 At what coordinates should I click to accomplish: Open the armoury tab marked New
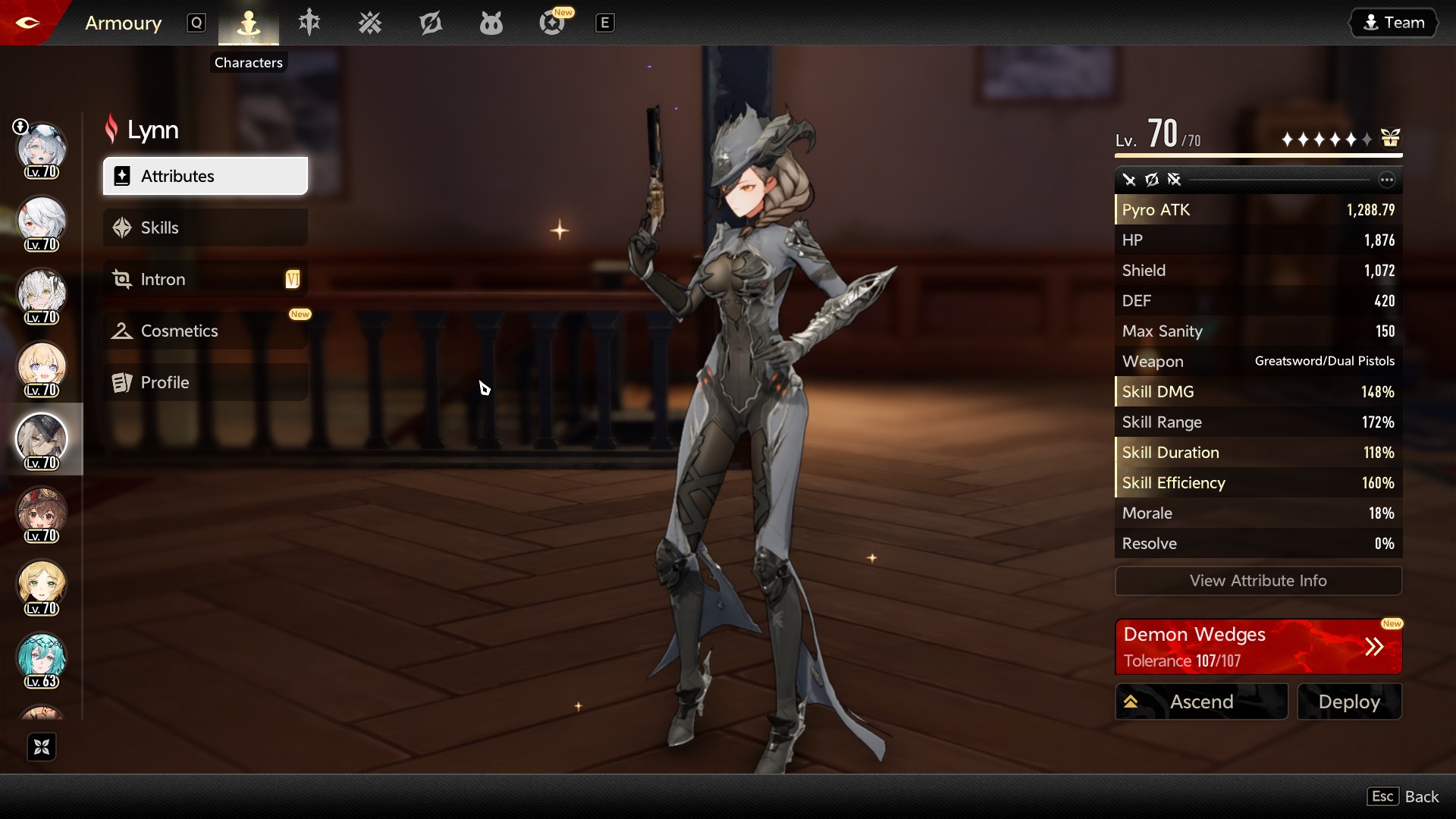[552, 24]
